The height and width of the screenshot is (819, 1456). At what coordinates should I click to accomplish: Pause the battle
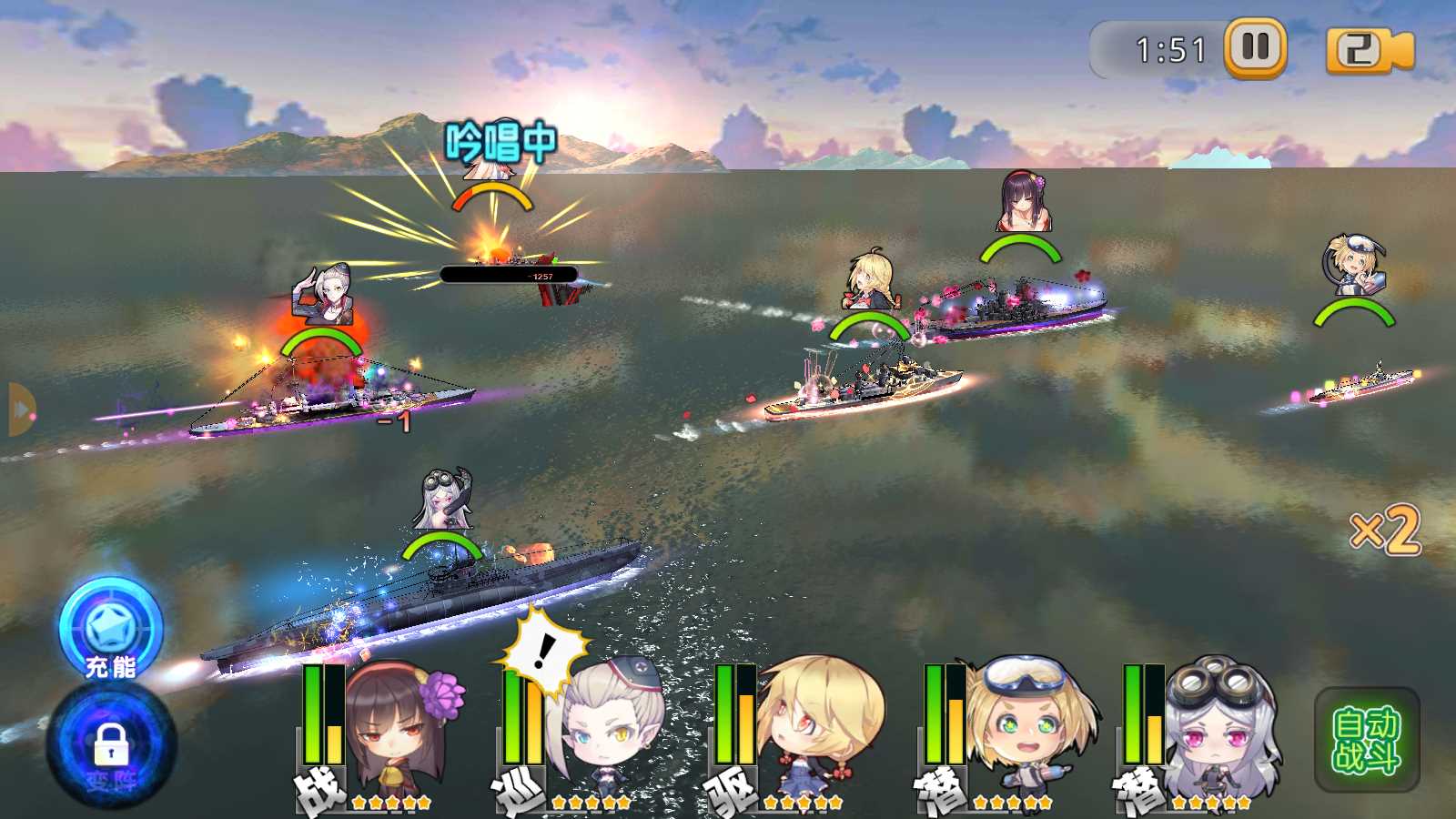1255,47
